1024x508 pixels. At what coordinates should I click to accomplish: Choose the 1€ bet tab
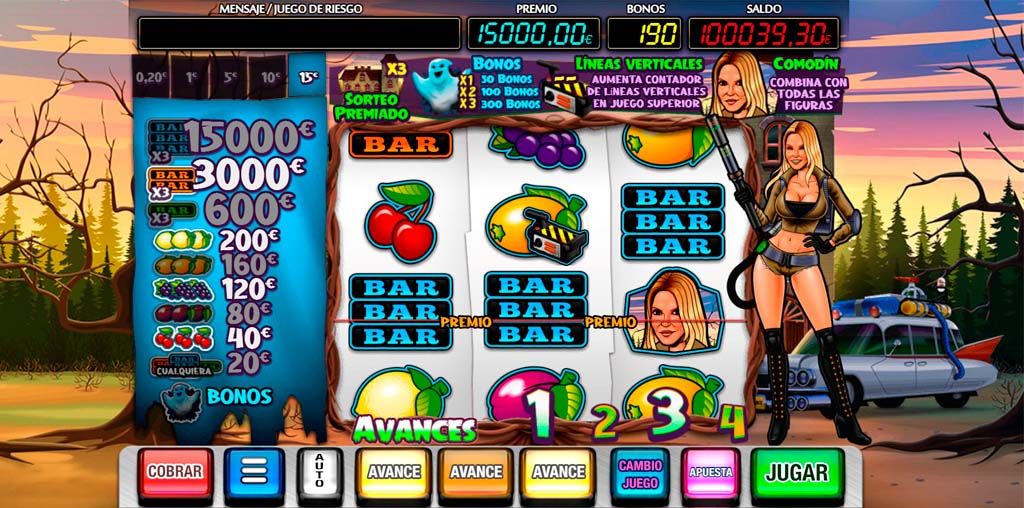click(191, 76)
